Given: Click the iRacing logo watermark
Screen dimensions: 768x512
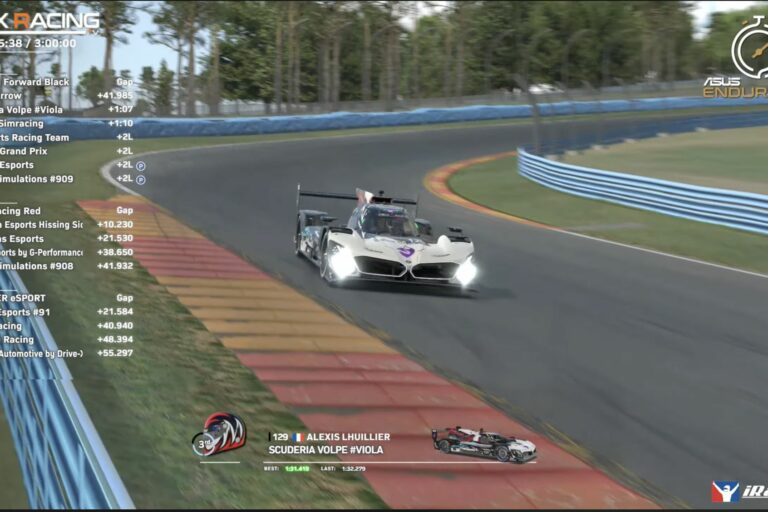Looking at the screenshot, I should pos(738,491).
